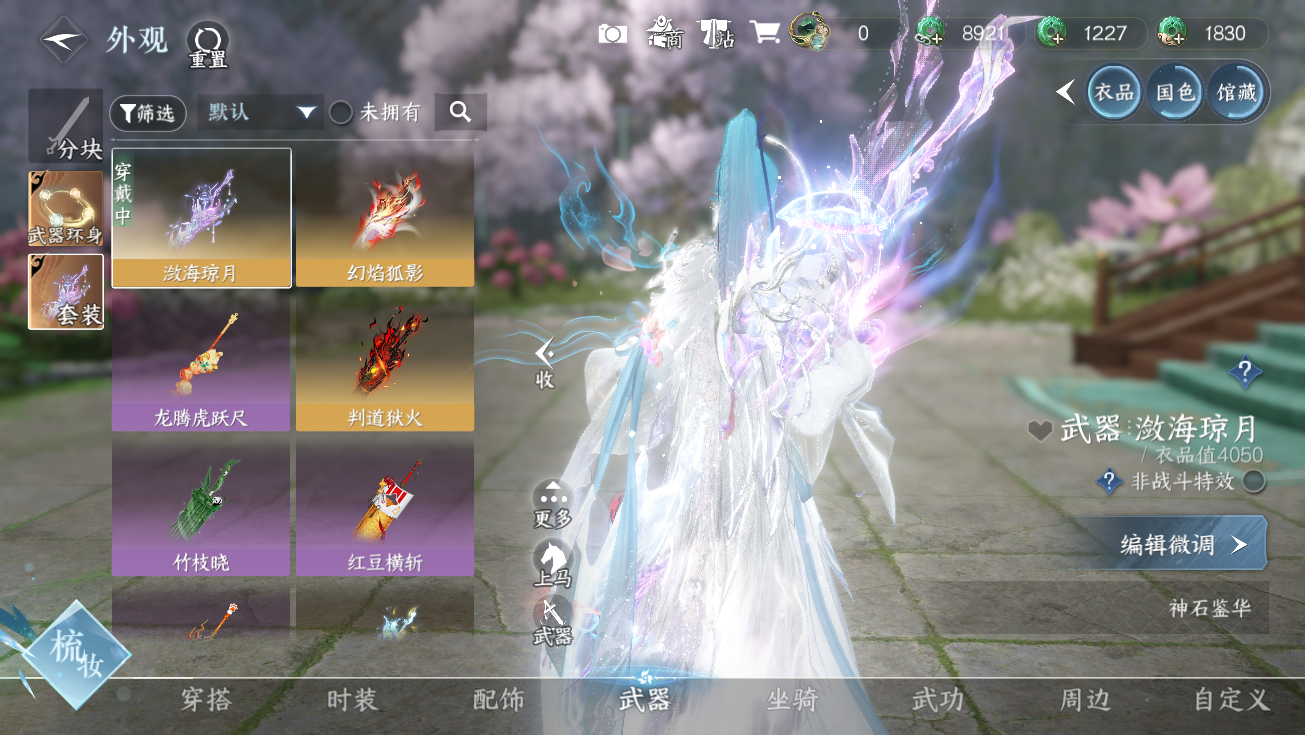The image size is (1305, 735).
Task: Select the 幻焰孤影 weapon skin
Action: coord(385,218)
